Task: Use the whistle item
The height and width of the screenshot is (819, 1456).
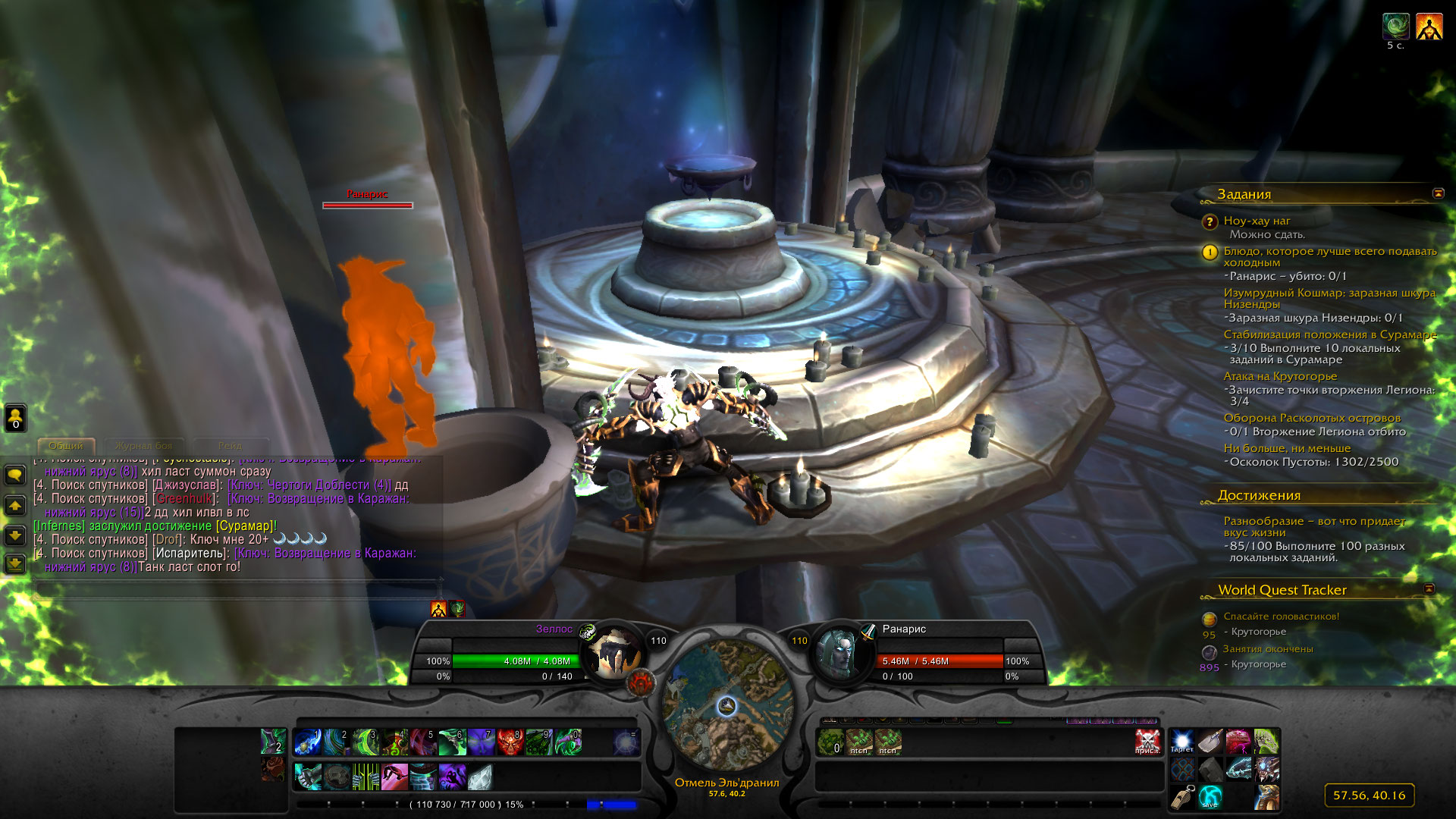Action: pos(1181,797)
